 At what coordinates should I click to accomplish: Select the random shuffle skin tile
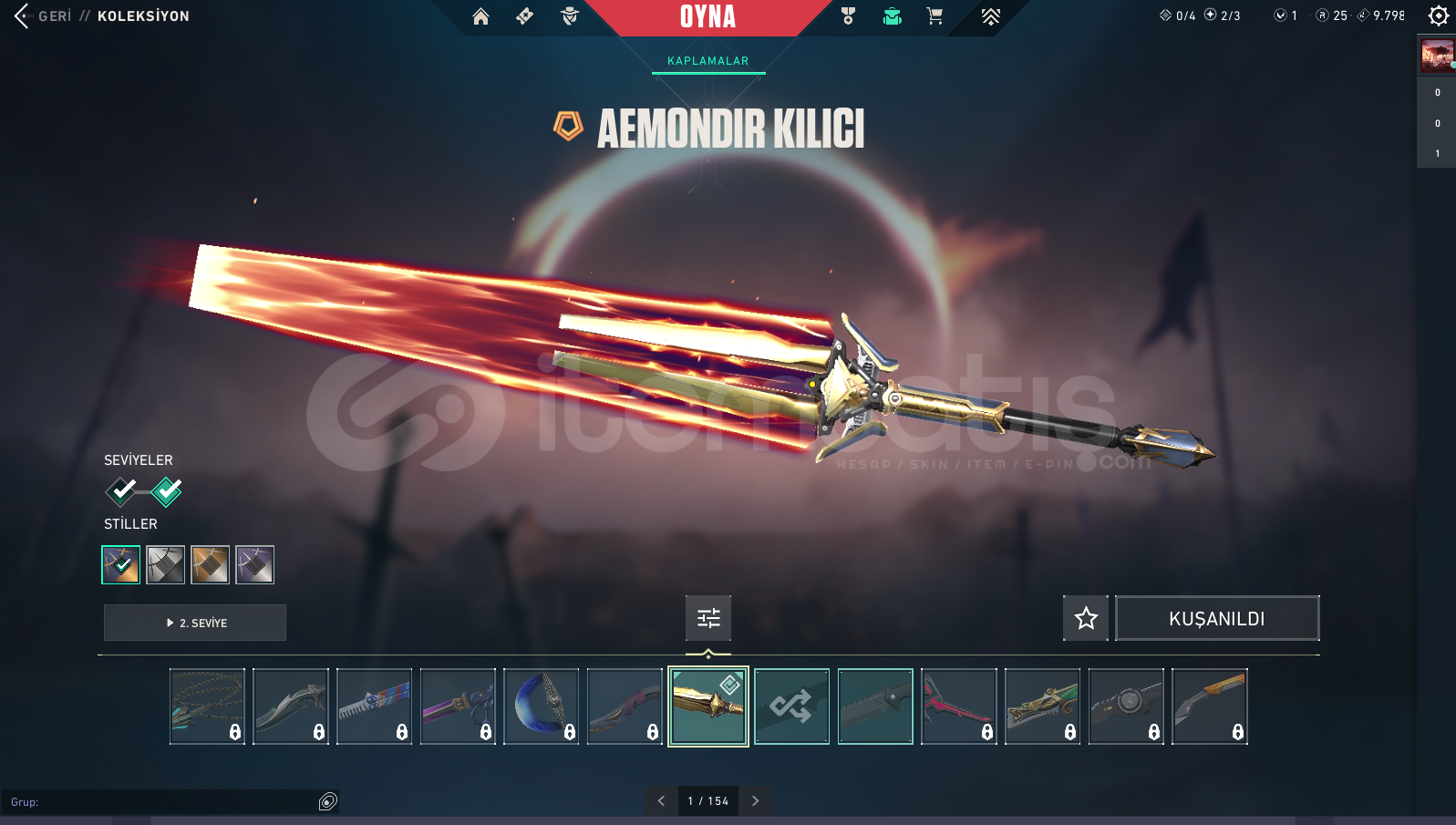[x=791, y=706]
